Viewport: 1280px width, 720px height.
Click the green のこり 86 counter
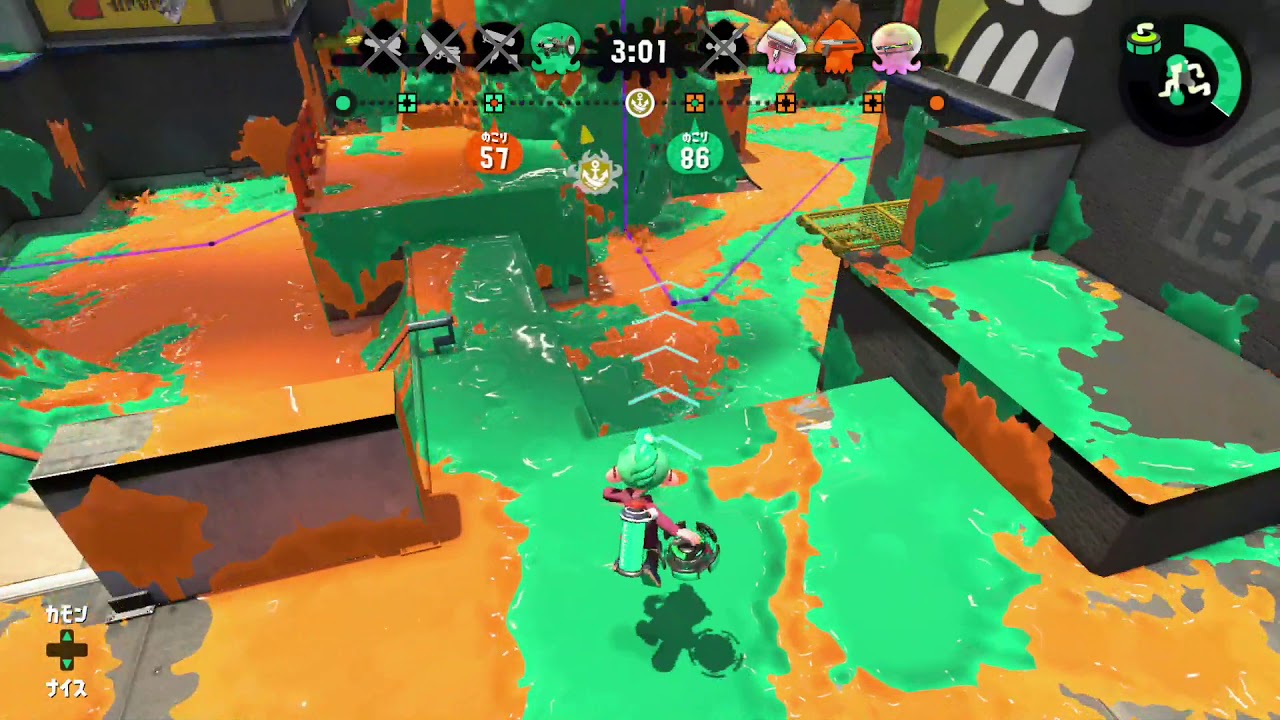point(696,148)
